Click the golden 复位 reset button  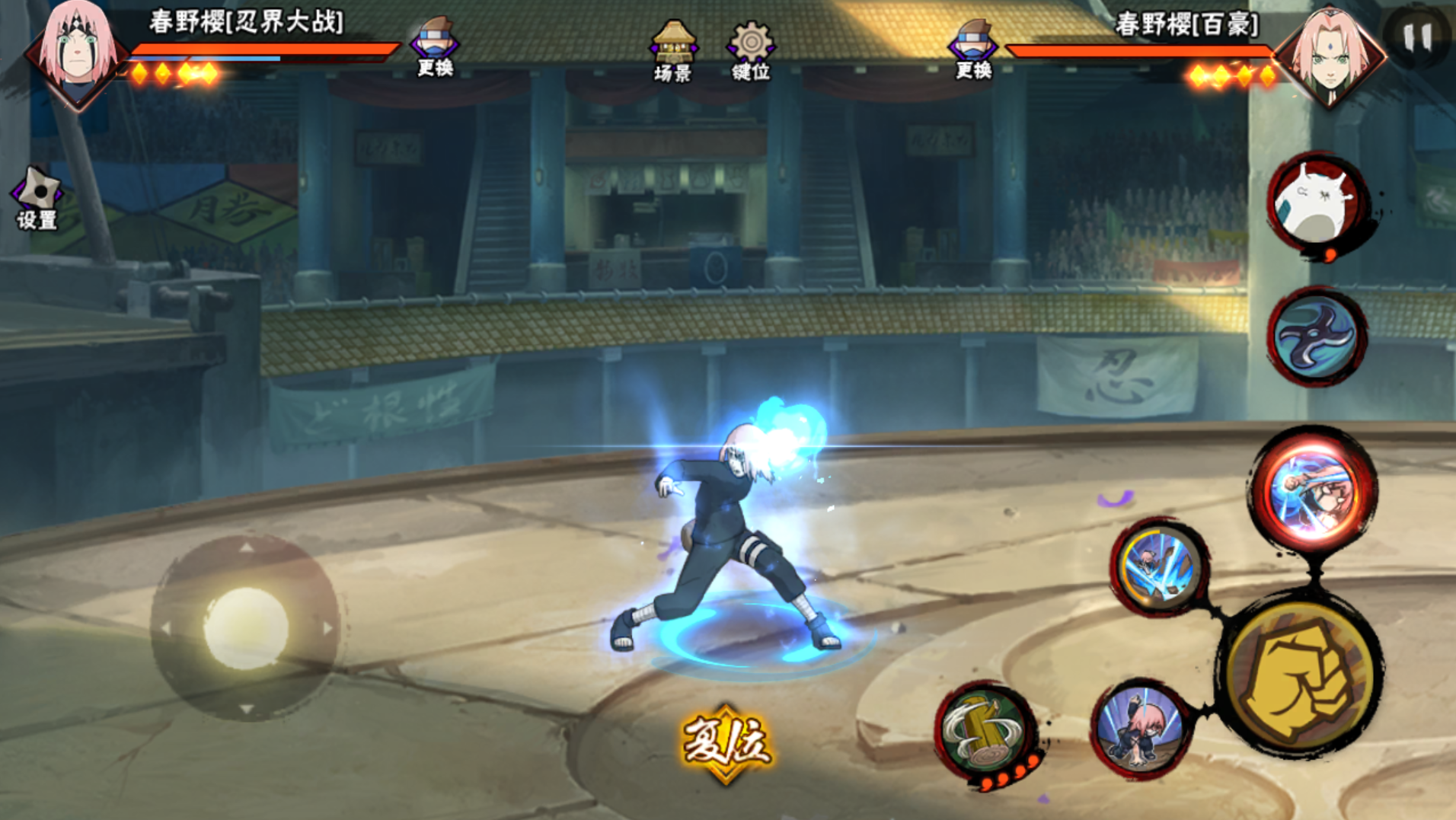726,742
